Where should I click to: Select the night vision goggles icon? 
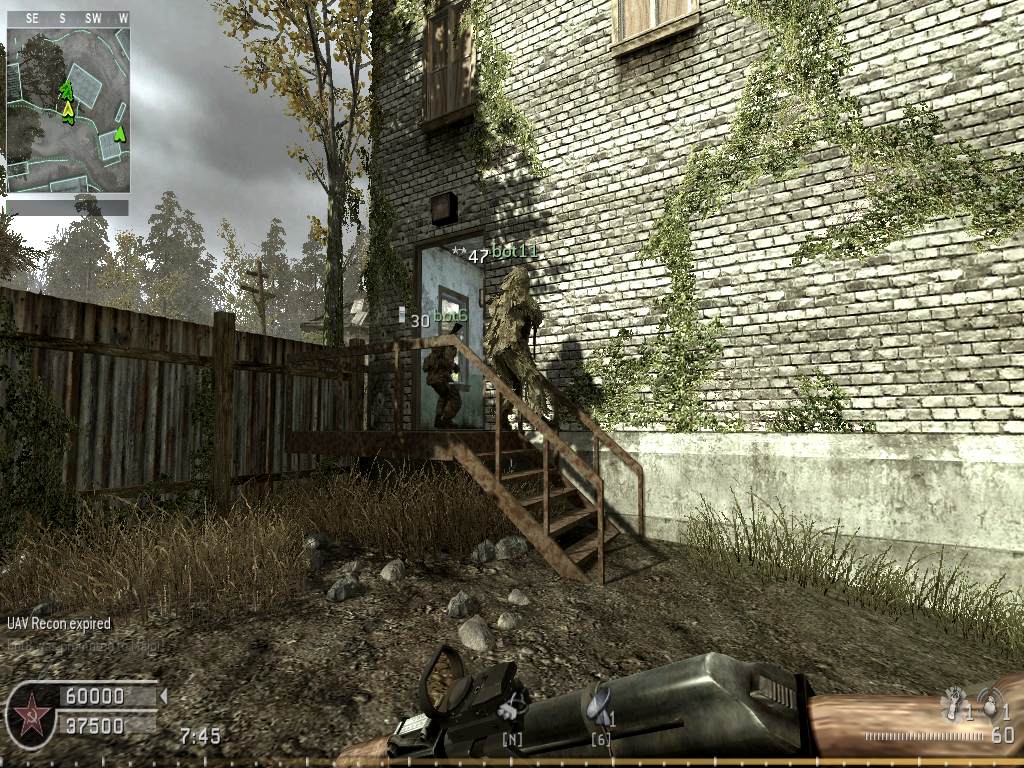(x=513, y=707)
